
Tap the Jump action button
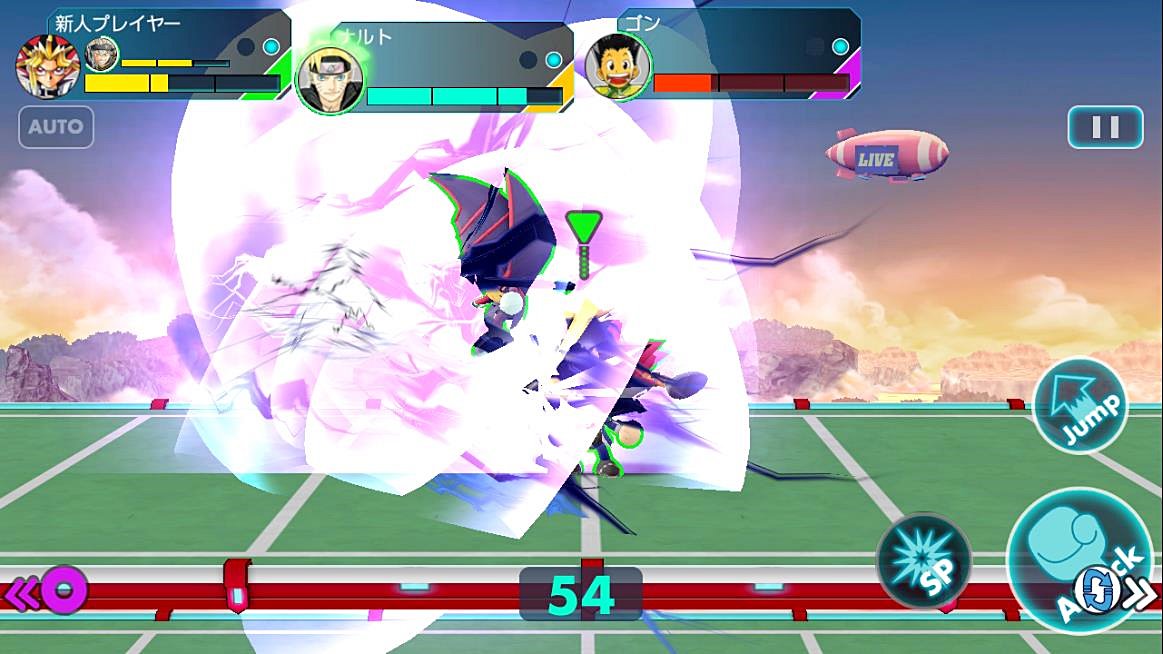click(x=1080, y=405)
